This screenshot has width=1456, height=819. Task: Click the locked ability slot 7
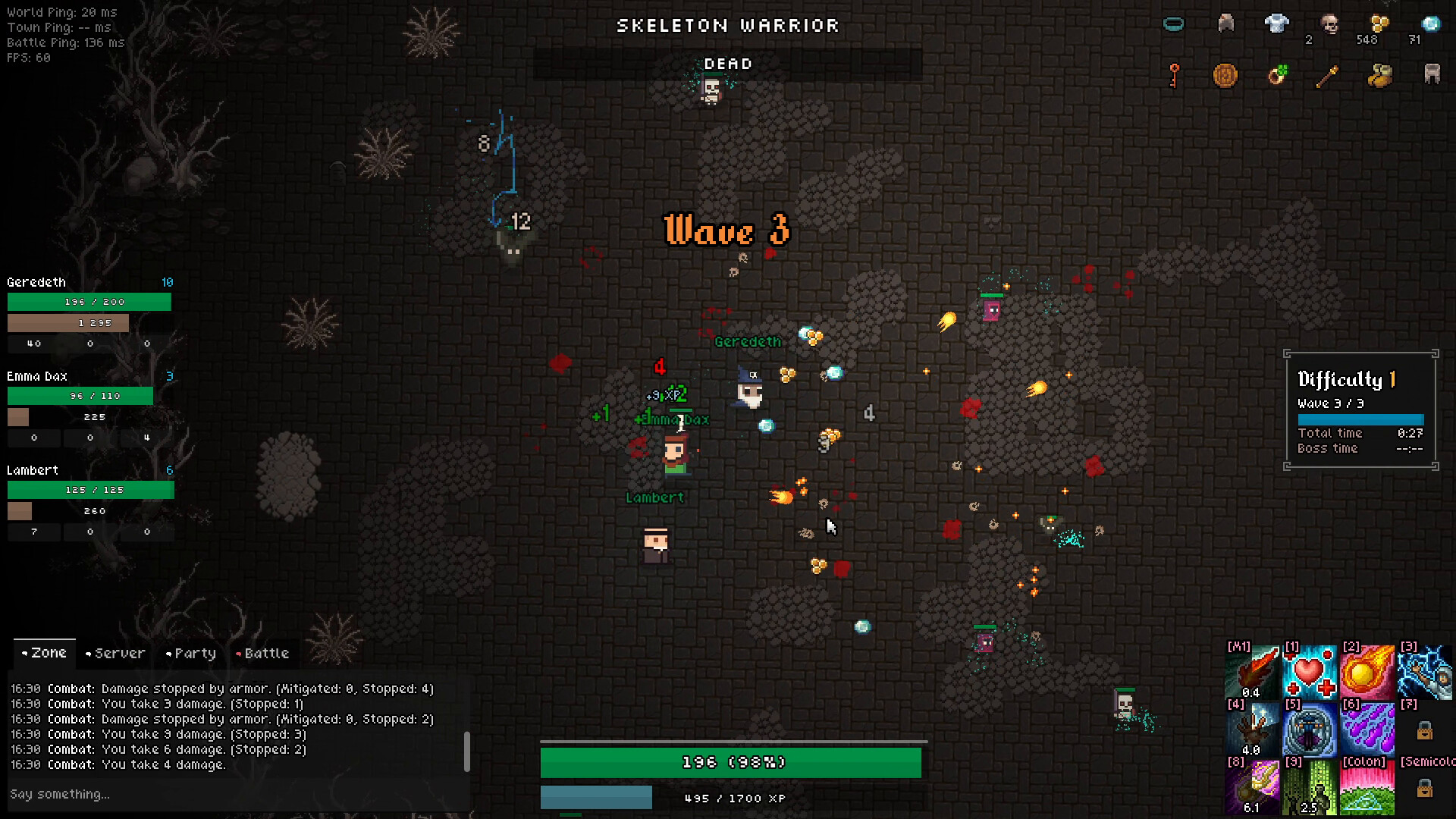click(1425, 730)
